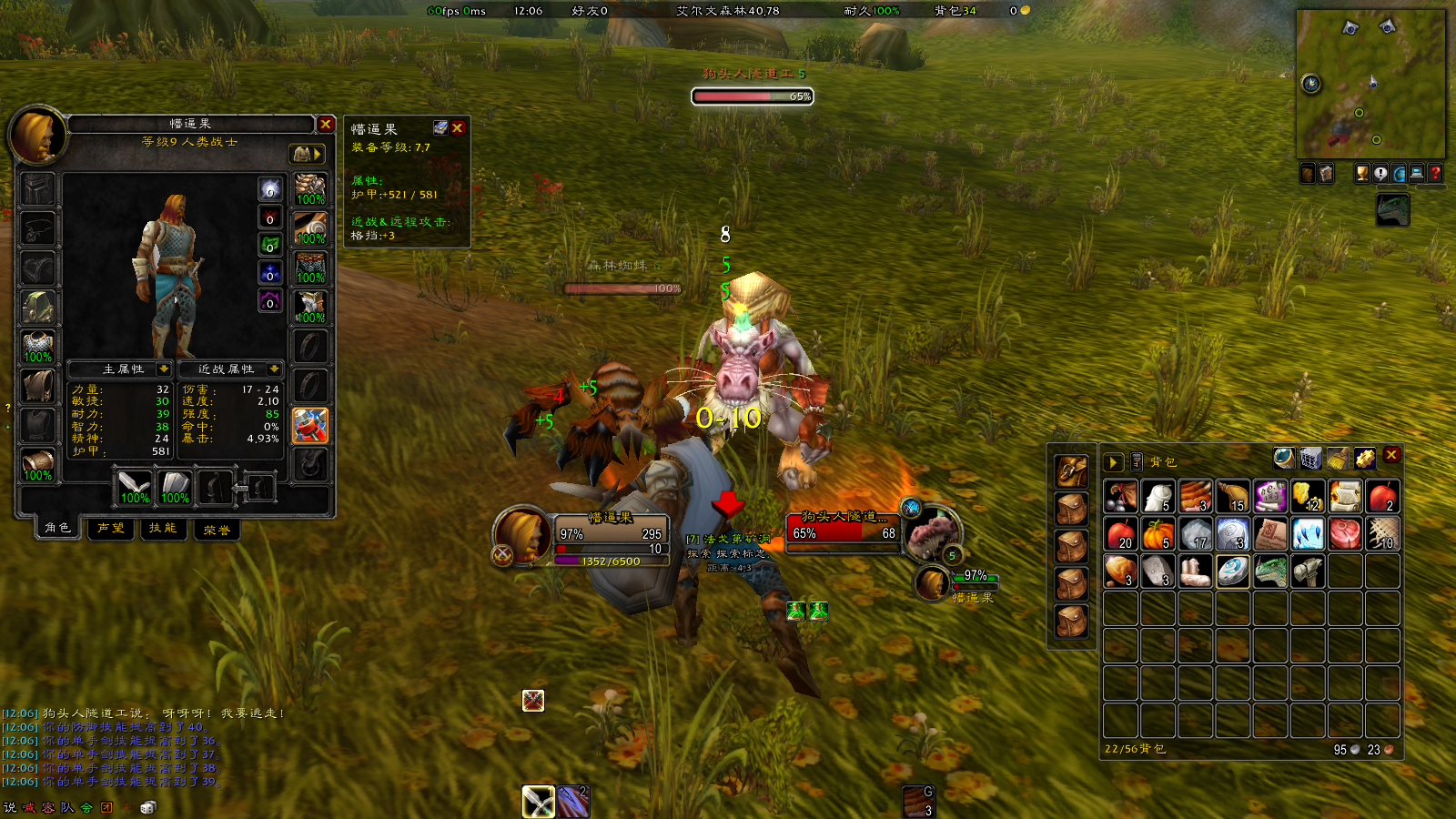The height and width of the screenshot is (819, 1456).
Task: Open the 近战属性 stat dropdown
Action: pos(273,369)
